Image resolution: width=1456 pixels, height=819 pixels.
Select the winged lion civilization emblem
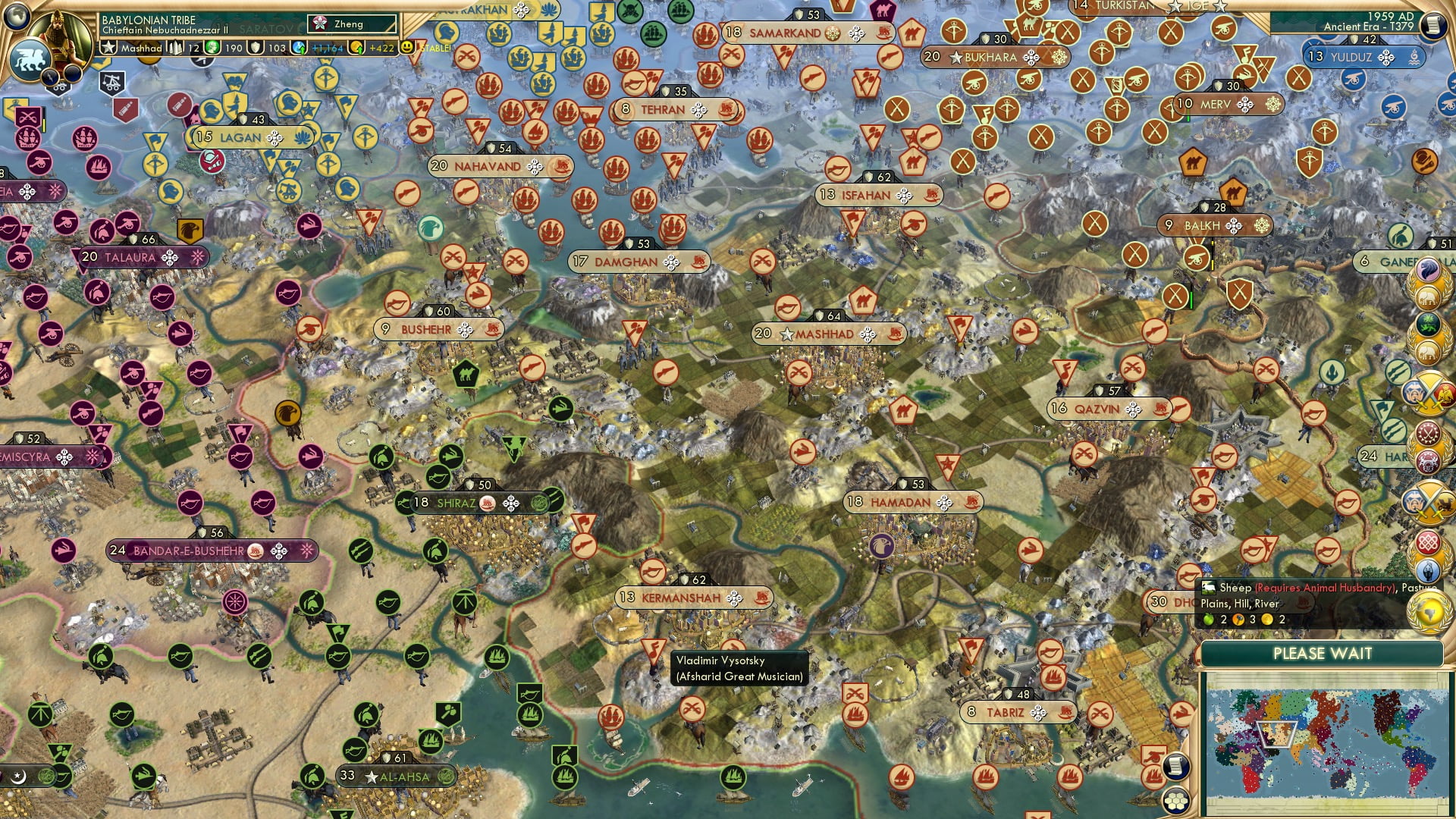pos(30,58)
